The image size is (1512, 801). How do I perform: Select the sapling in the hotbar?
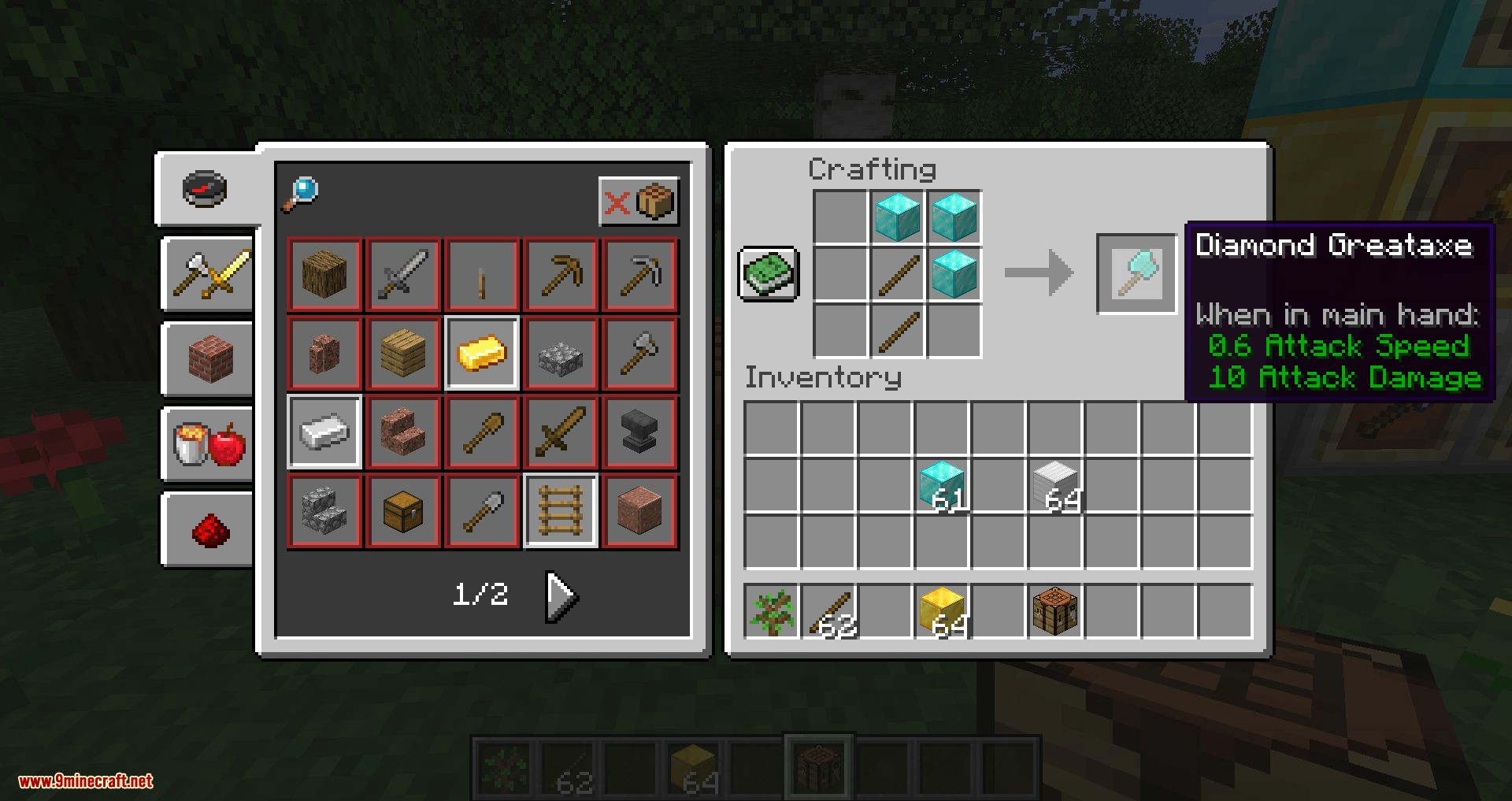(x=772, y=611)
